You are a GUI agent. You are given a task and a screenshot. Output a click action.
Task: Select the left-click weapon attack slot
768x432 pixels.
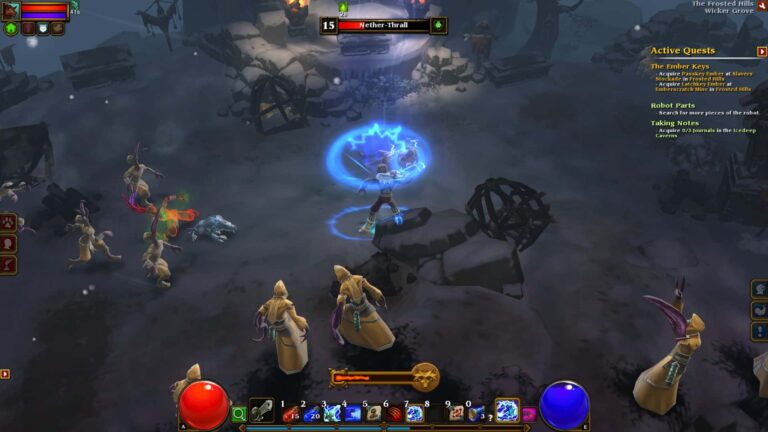(262, 410)
